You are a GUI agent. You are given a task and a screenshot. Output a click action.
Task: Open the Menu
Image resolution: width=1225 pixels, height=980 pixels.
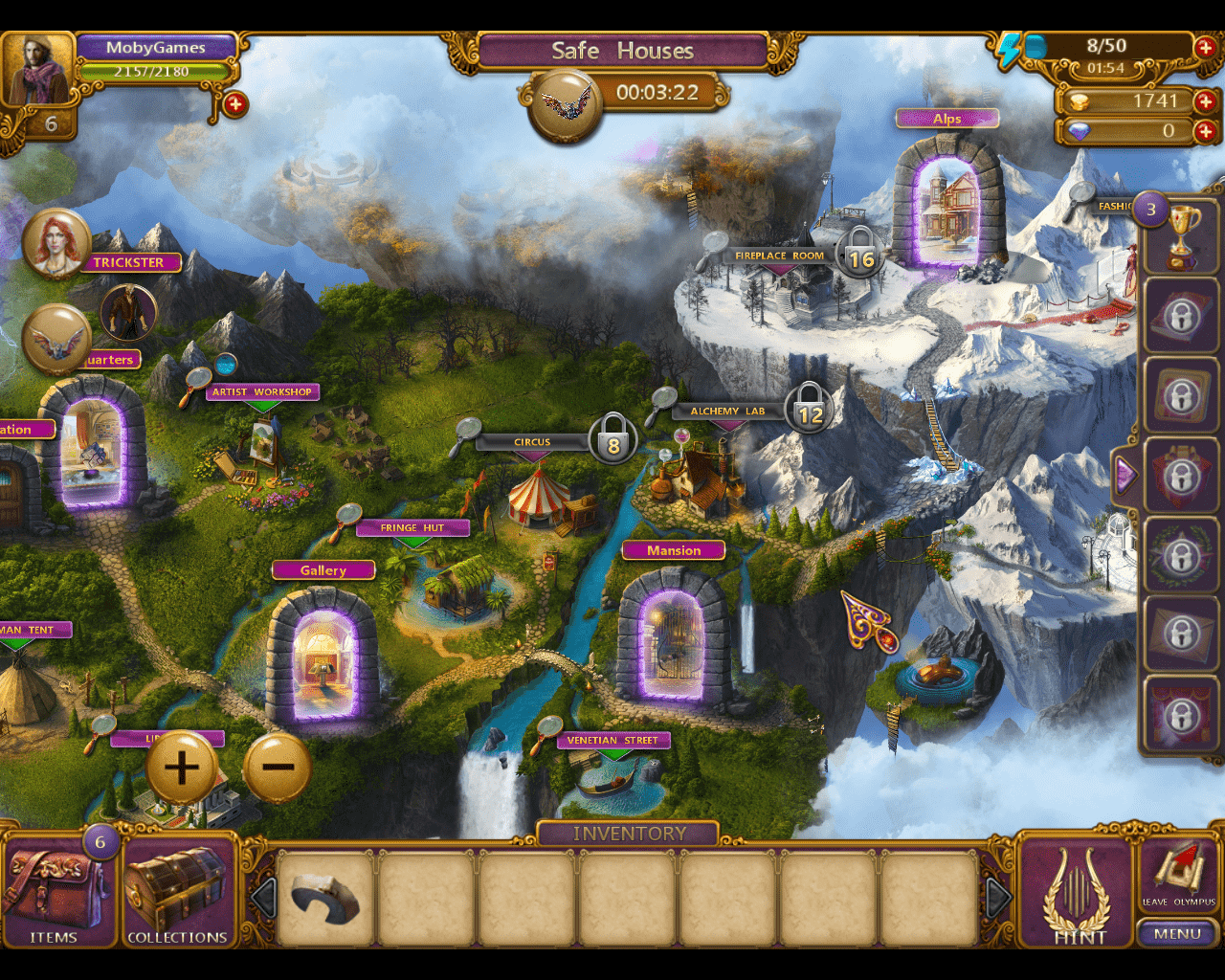coord(1176,933)
